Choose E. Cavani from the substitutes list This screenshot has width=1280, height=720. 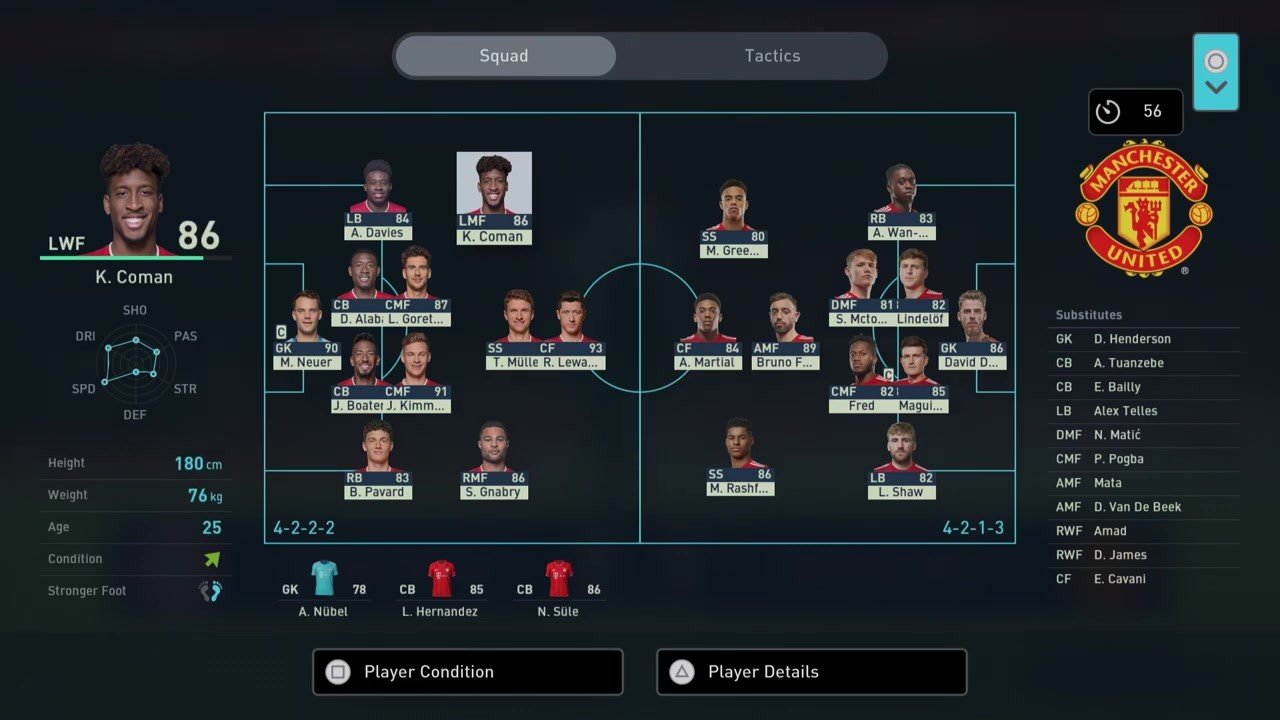coord(1119,579)
